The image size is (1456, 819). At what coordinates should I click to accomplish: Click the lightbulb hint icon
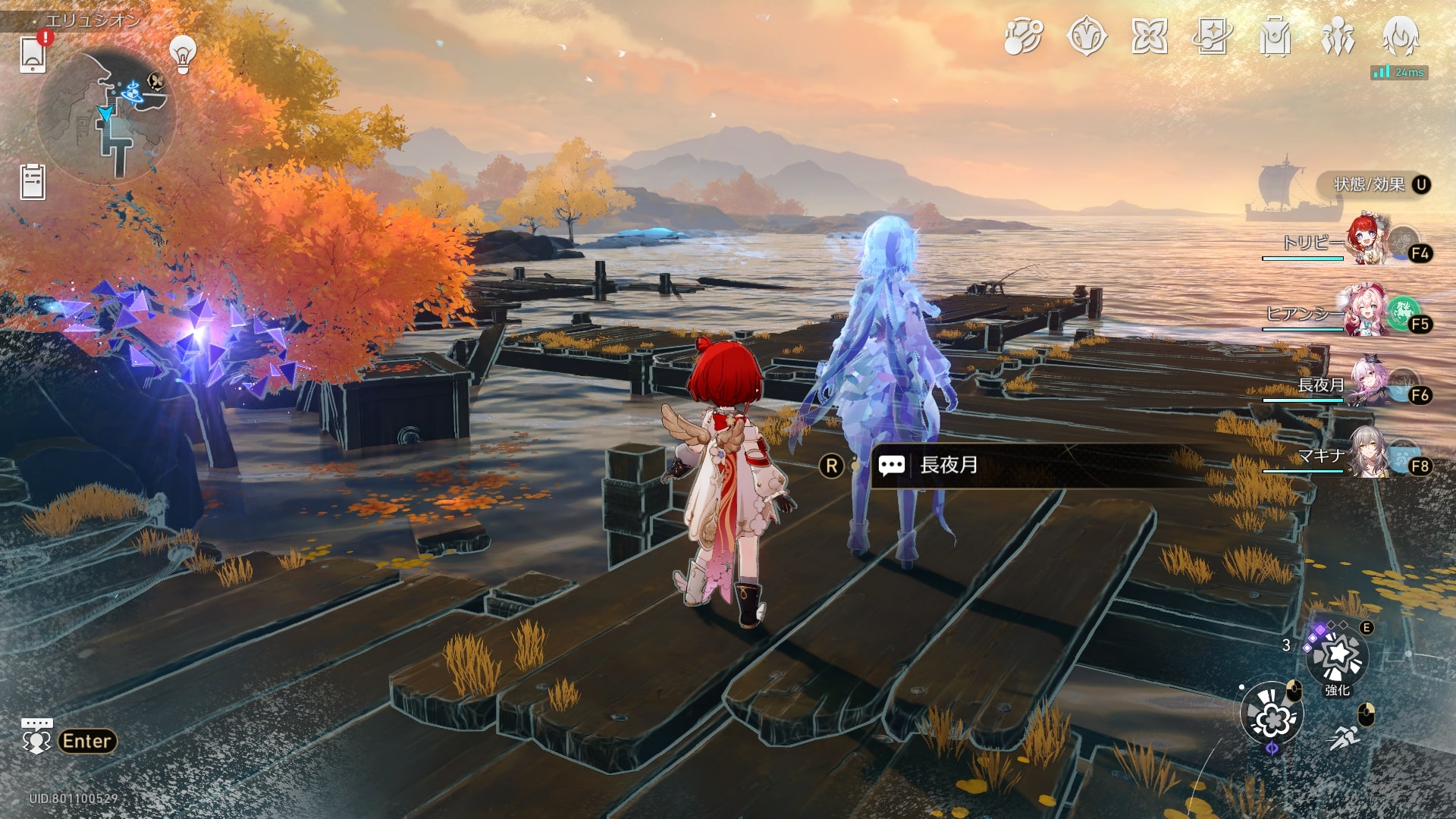[182, 54]
